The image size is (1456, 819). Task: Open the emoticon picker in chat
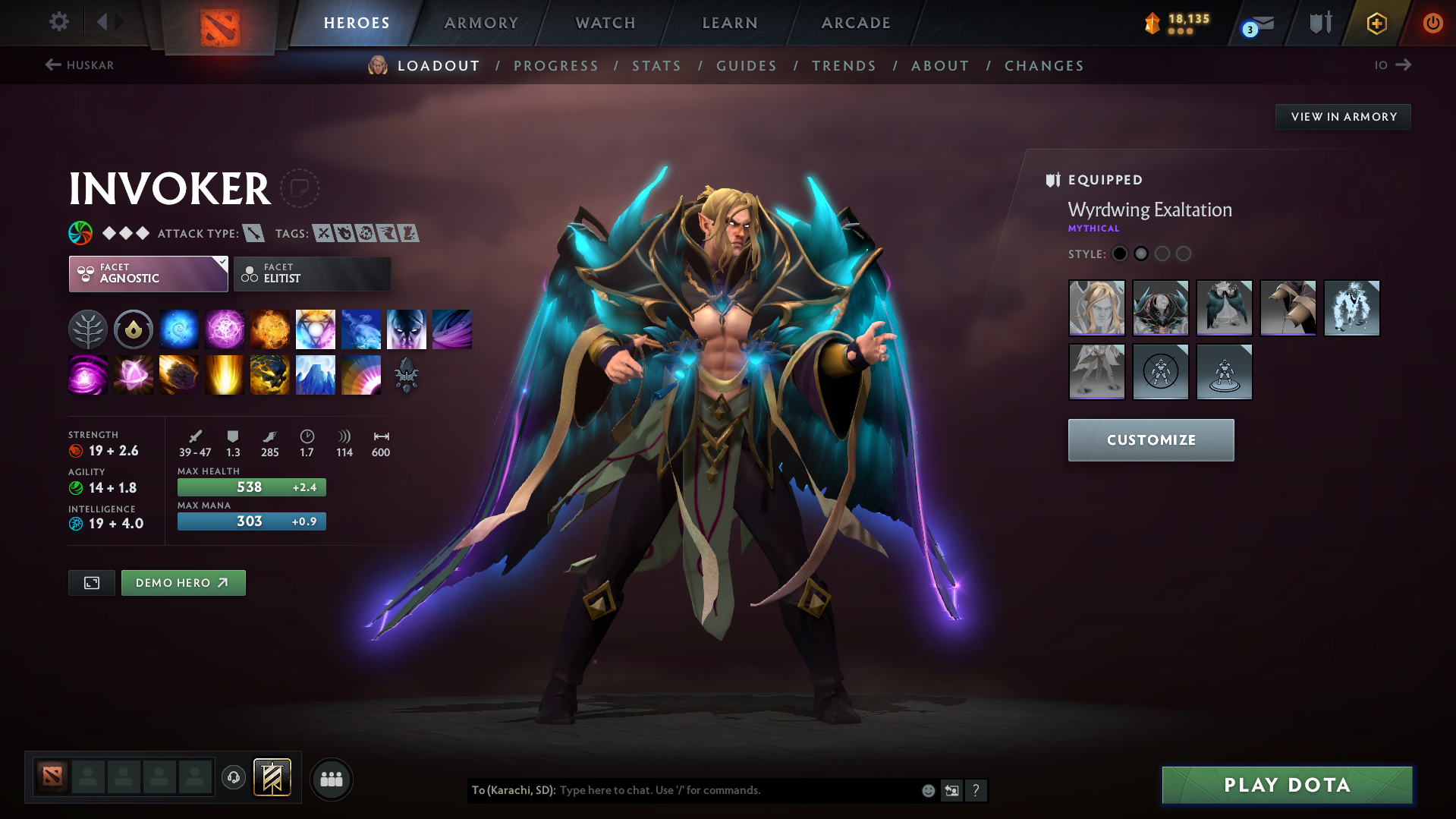click(x=927, y=790)
